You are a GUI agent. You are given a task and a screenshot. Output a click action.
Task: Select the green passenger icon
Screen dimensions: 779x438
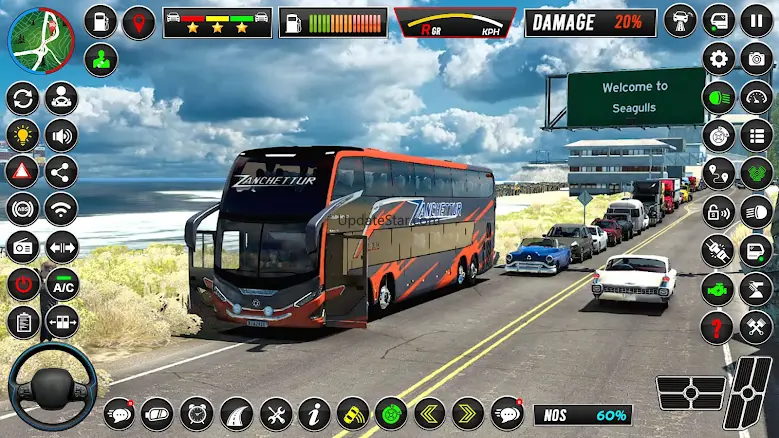[x=100, y=59]
